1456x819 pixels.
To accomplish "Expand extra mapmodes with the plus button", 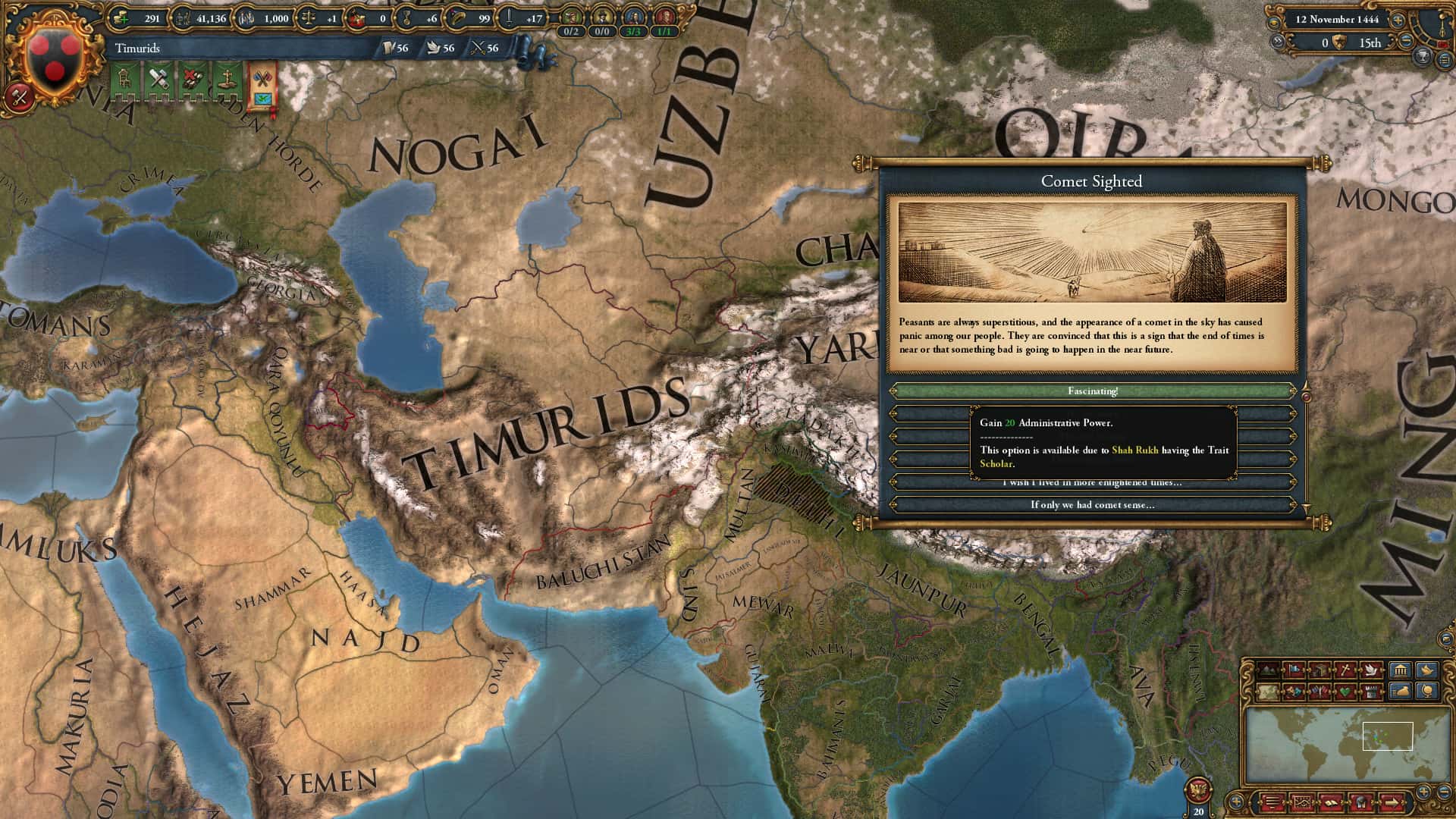I will tap(1423, 793).
